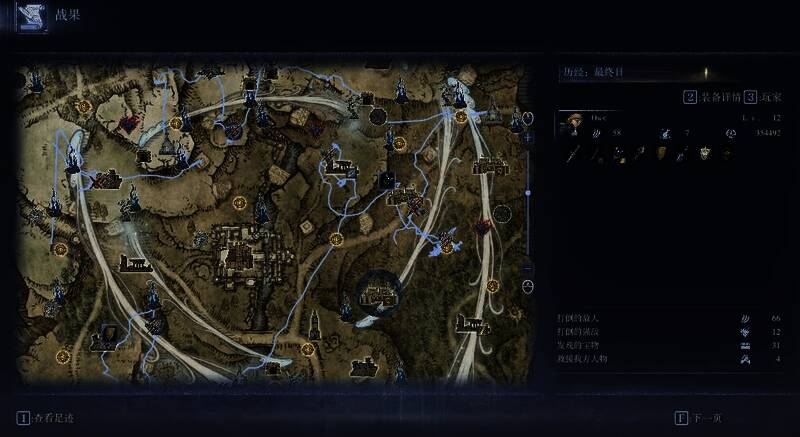Open the 装备详情 equipment details view
Image resolution: width=800 pixels, height=437 pixels.
pos(715,98)
